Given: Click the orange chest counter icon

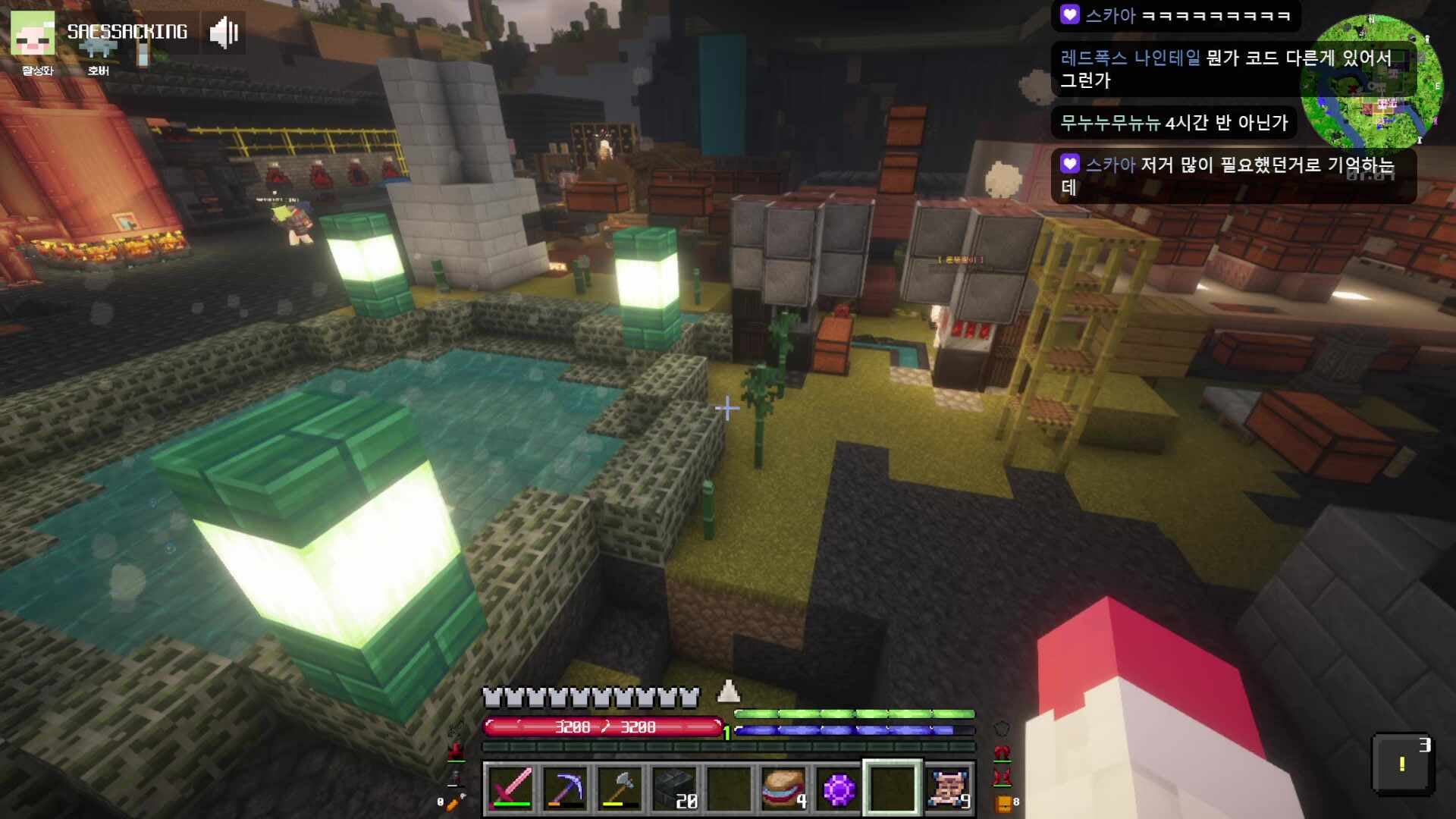Looking at the screenshot, I should coord(1003,803).
